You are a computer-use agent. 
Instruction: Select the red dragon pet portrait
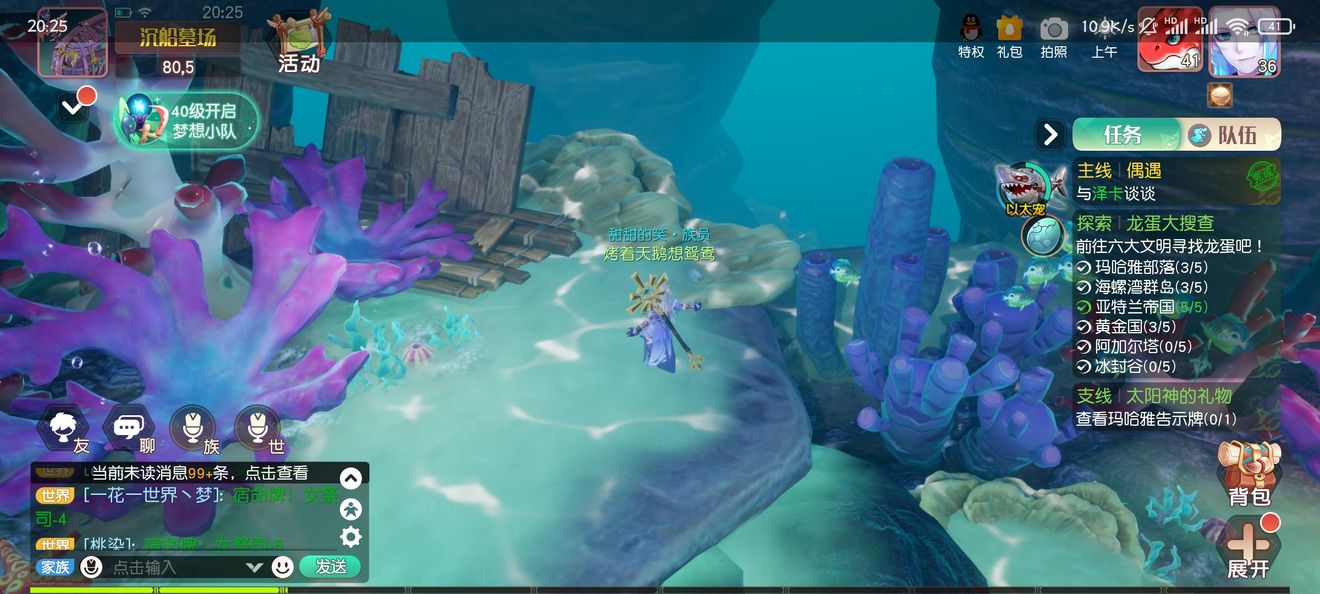[x=1170, y=42]
